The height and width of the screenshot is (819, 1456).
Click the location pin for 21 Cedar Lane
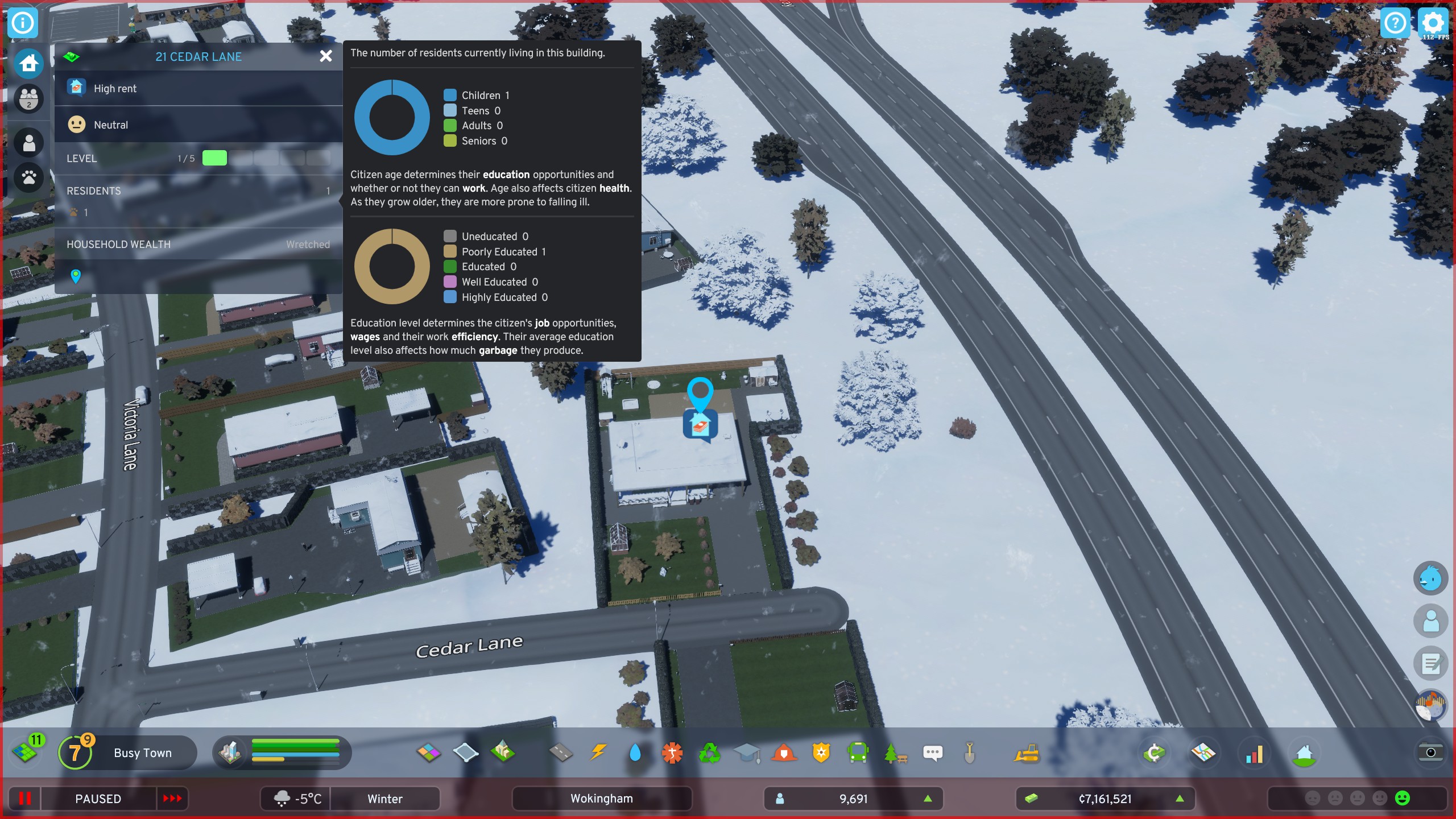(x=75, y=276)
